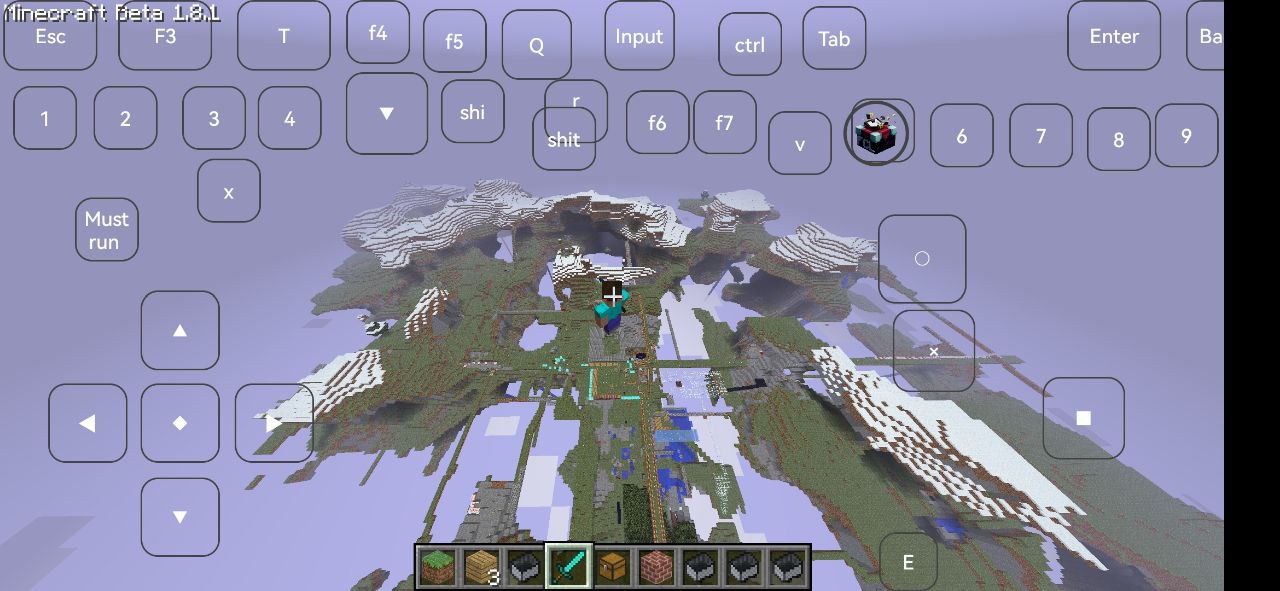Viewport: 1280px width, 591px height.
Task: Tap the Input keyboard button
Action: pyautogui.click(x=639, y=37)
